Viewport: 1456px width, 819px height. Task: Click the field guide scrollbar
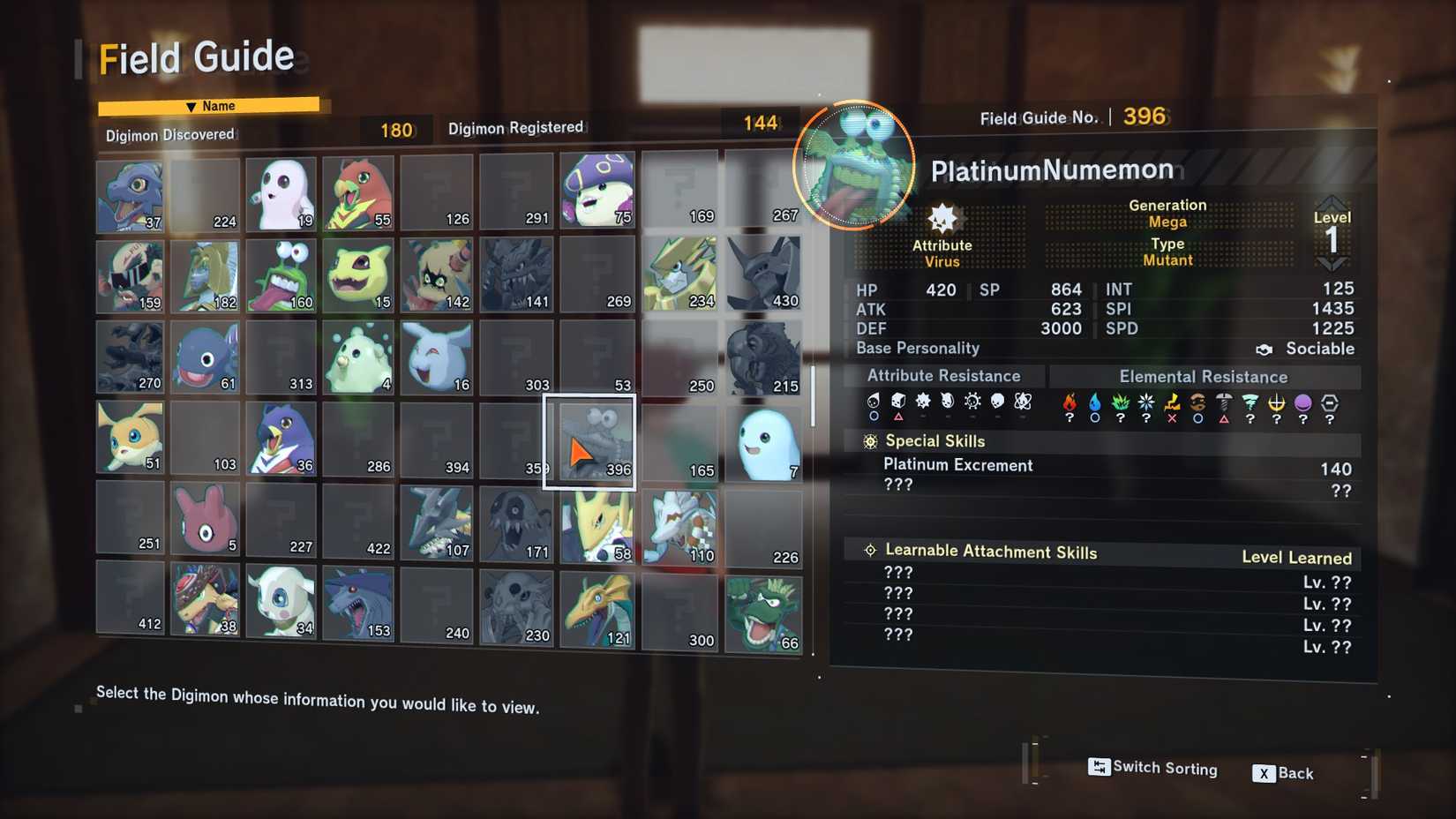[x=813, y=397]
